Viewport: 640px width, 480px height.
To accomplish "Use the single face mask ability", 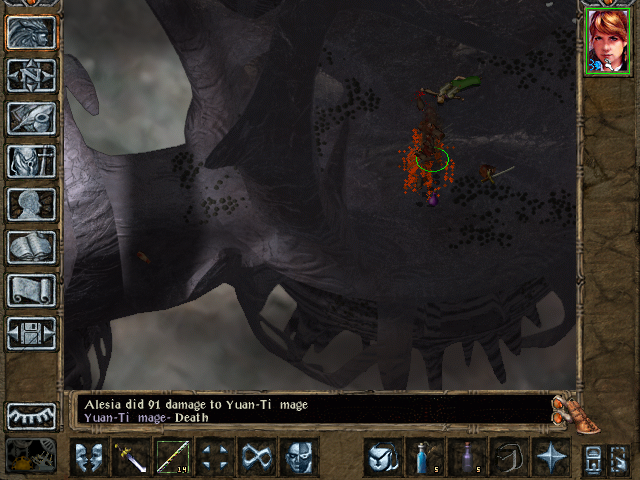I will pos(298,457).
